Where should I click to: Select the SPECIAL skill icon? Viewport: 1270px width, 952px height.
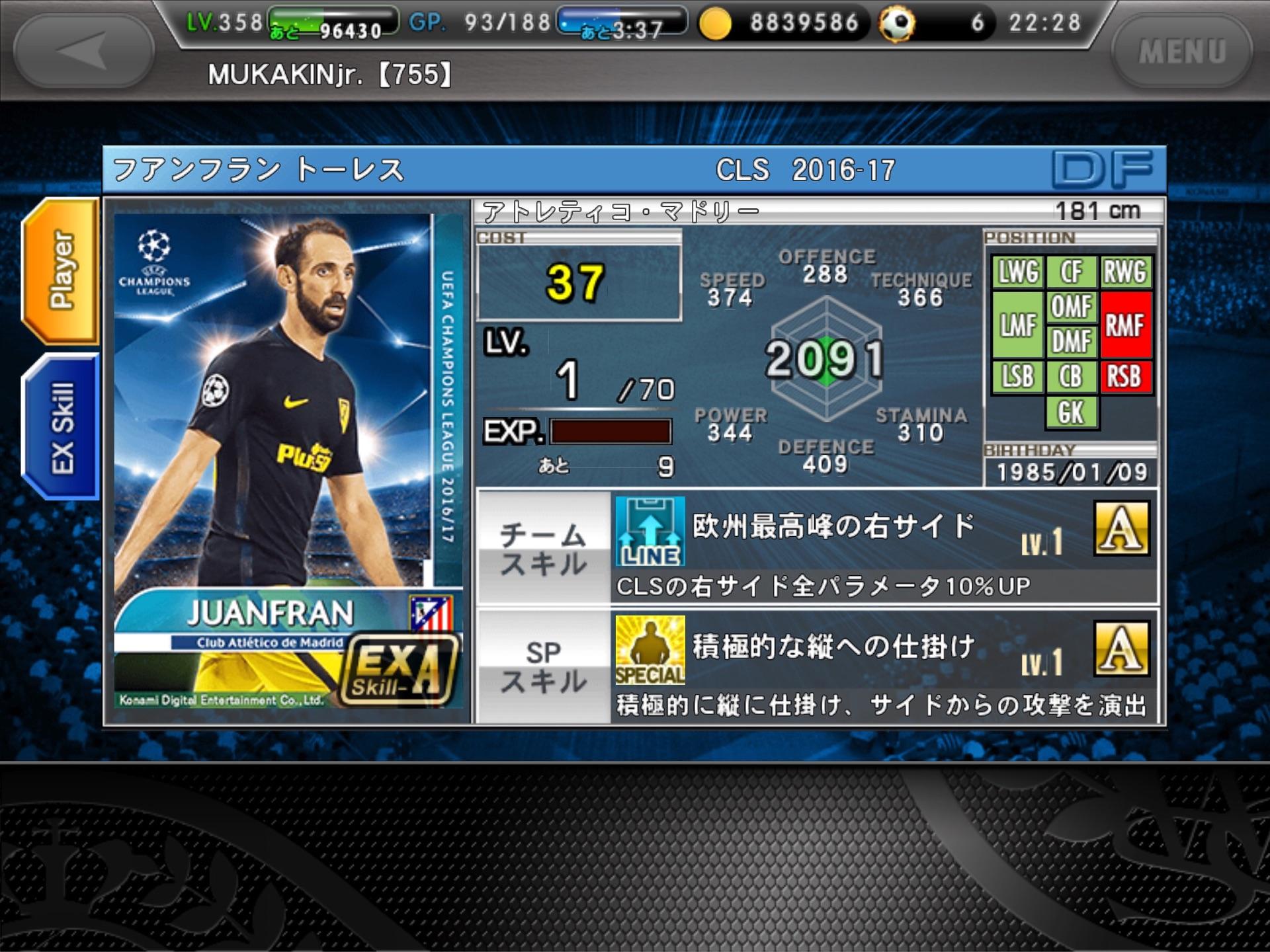tap(650, 650)
